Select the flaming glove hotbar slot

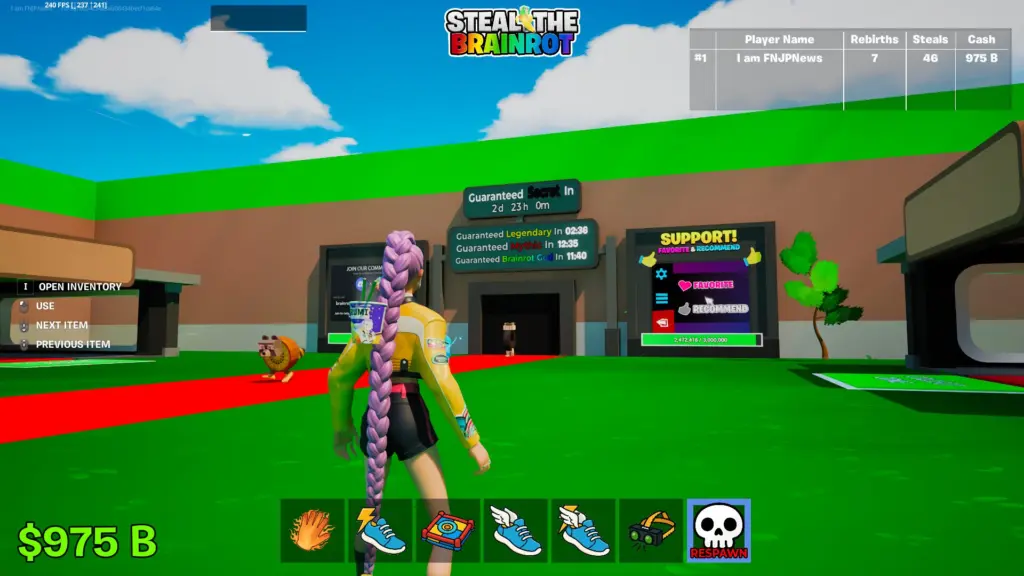[x=312, y=531]
